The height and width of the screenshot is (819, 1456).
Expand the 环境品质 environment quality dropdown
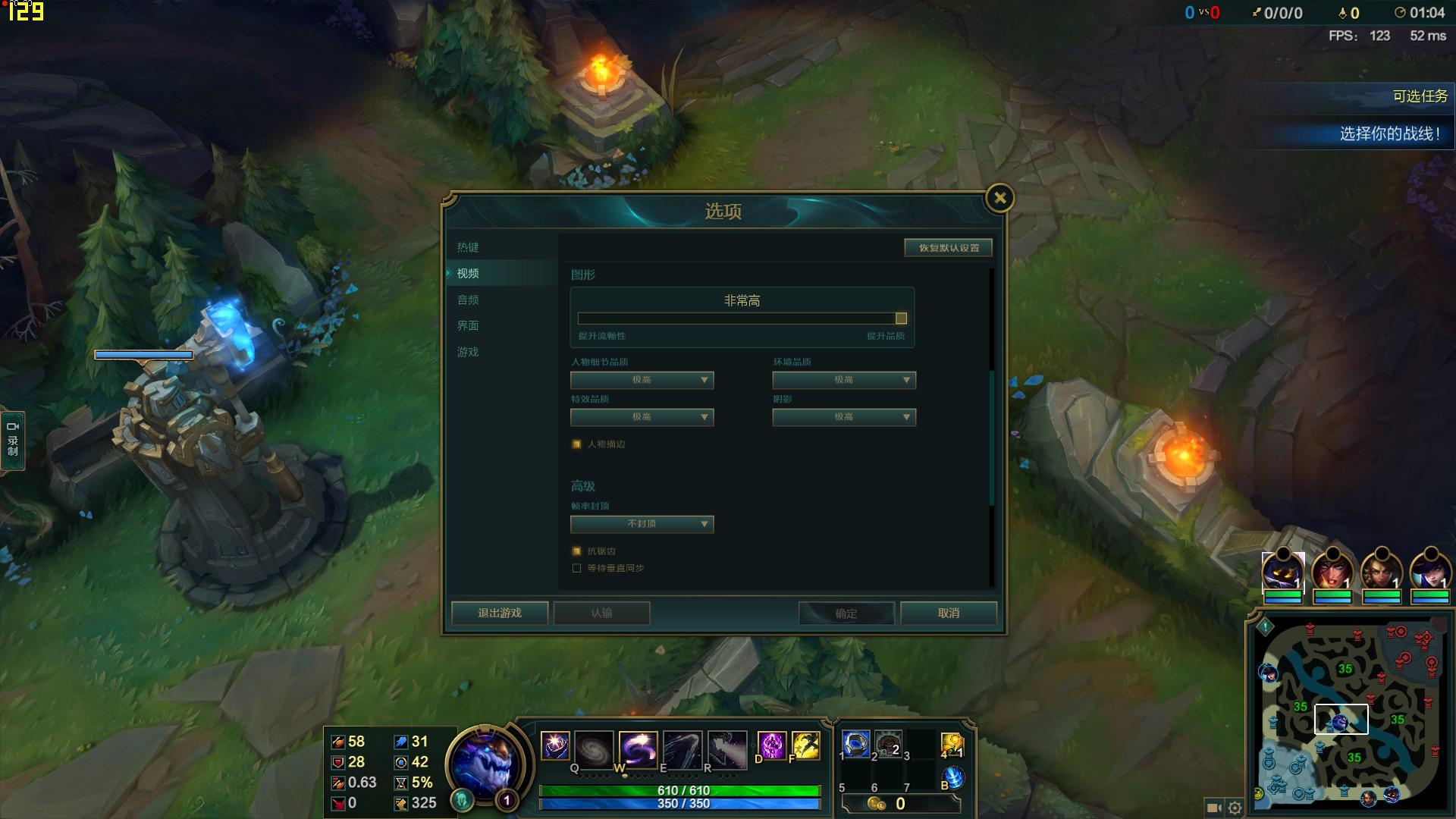click(x=843, y=380)
